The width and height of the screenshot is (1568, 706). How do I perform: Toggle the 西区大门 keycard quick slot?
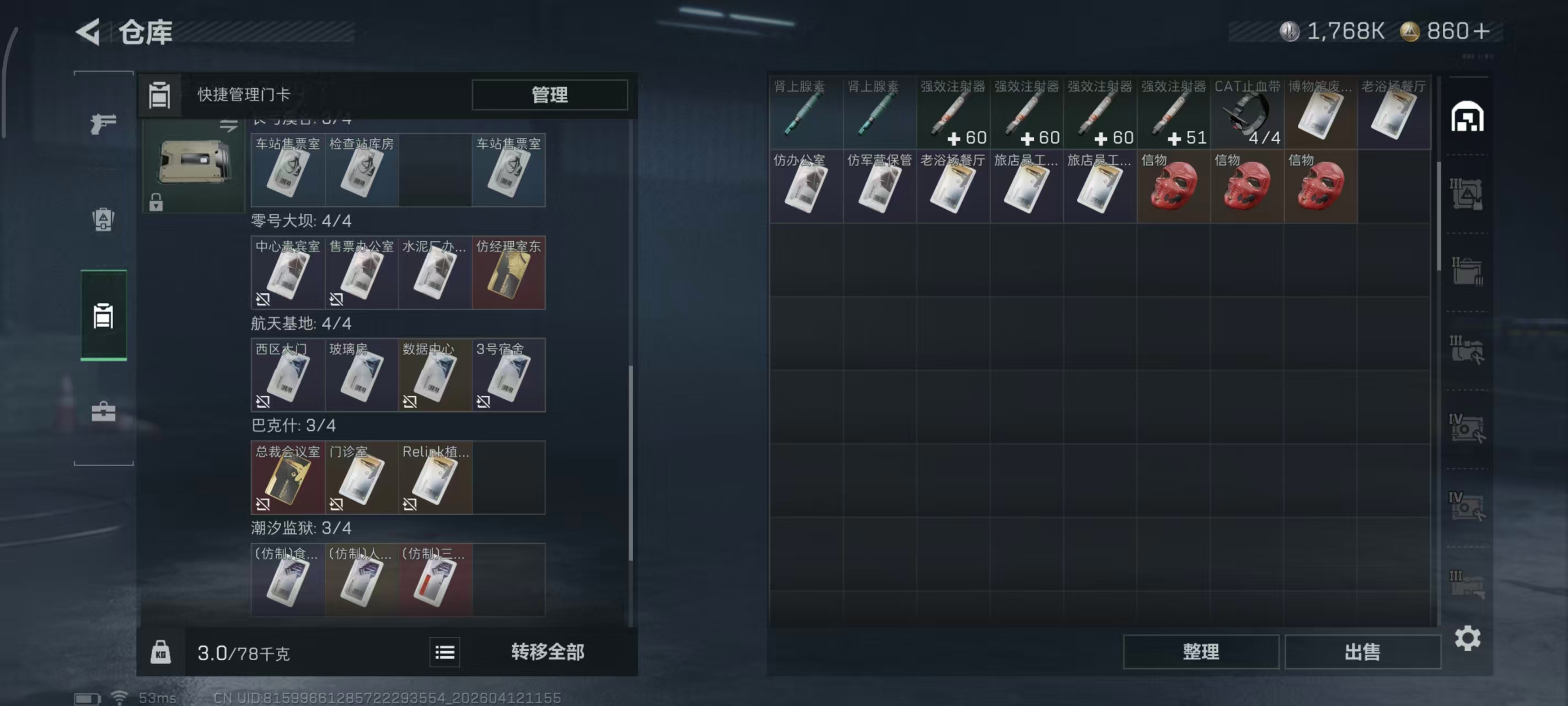[x=262, y=402]
